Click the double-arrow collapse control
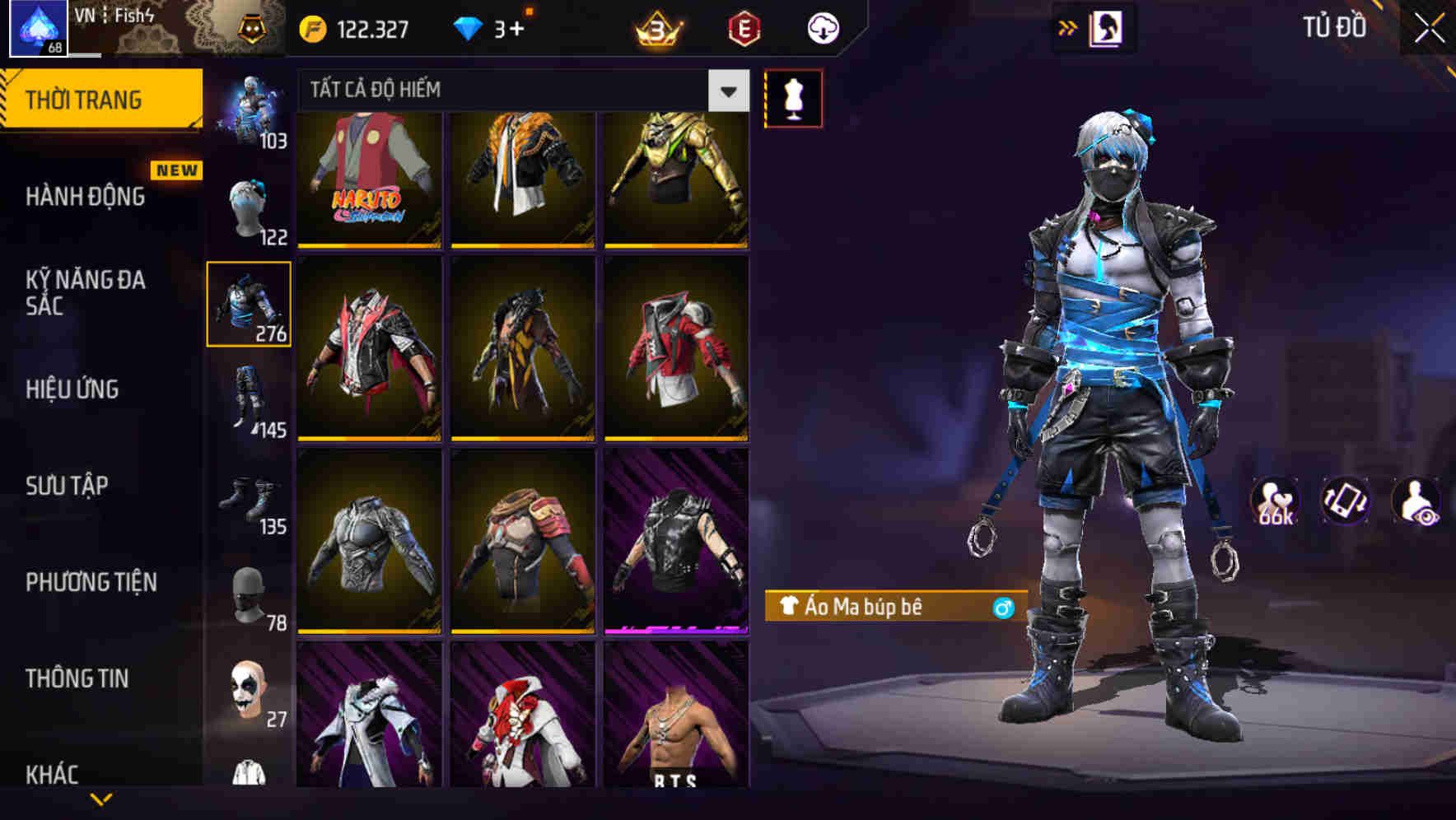The width and height of the screenshot is (1456, 820). [1068, 27]
